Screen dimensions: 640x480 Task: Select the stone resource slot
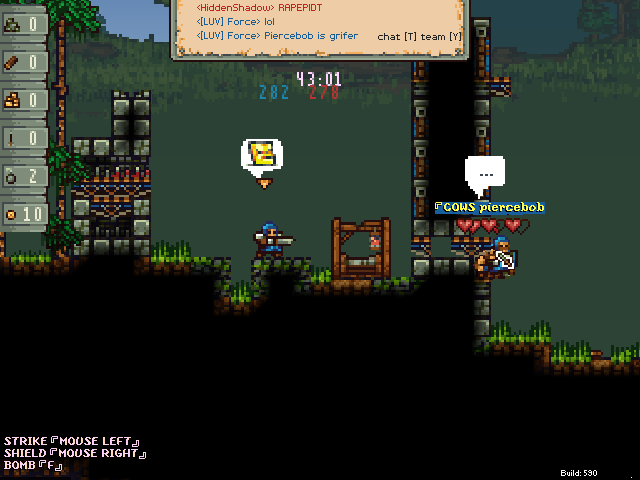click(23, 24)
